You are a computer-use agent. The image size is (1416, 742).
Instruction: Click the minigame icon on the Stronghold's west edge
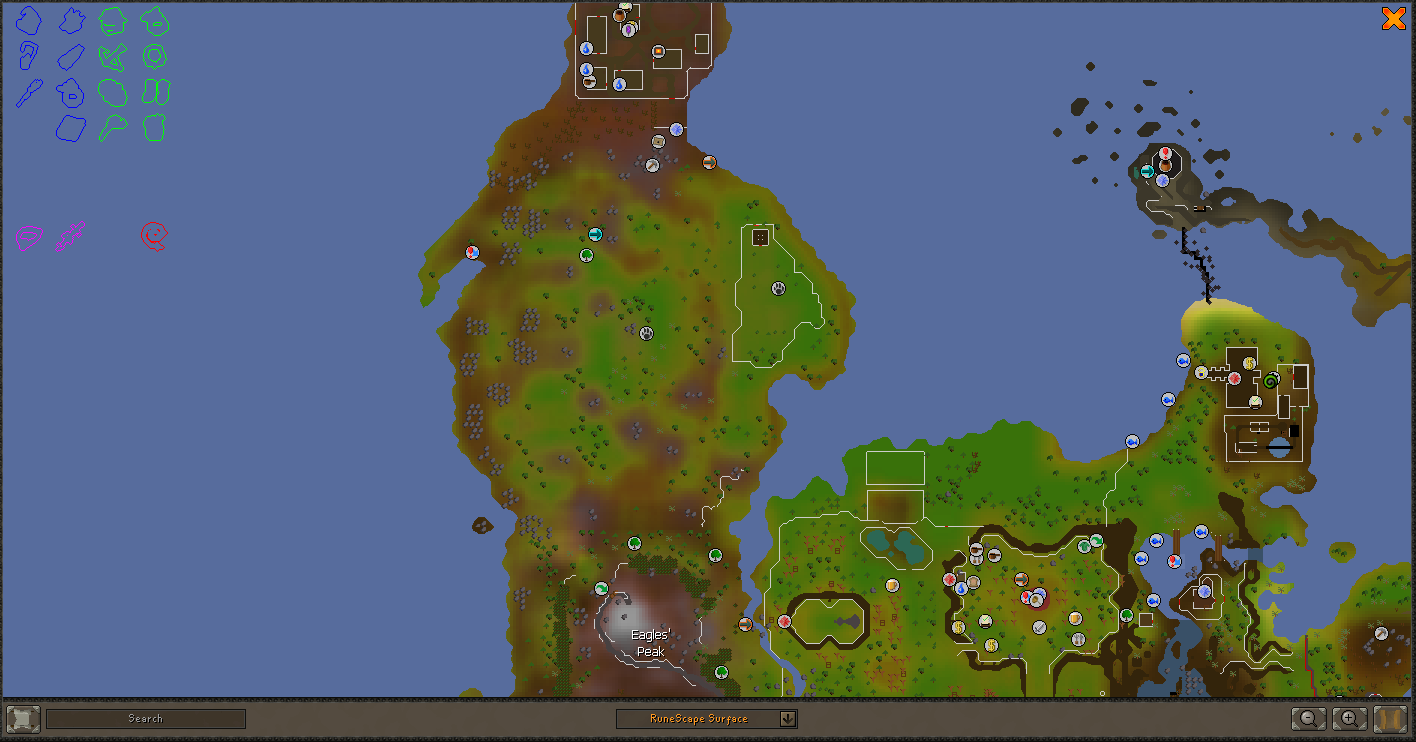point(784,621)
